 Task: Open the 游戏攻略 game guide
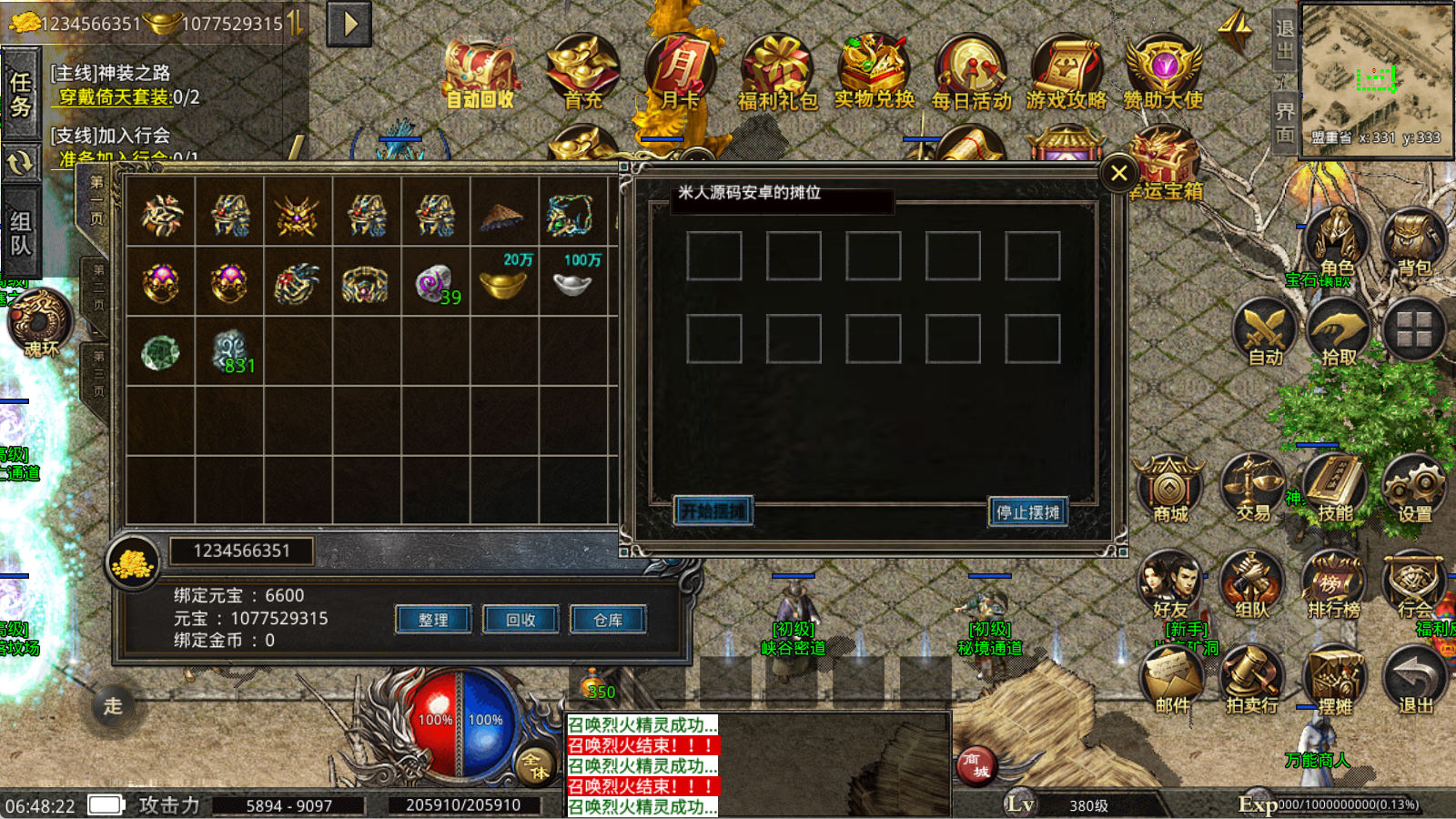click(x=1067, y=73)
